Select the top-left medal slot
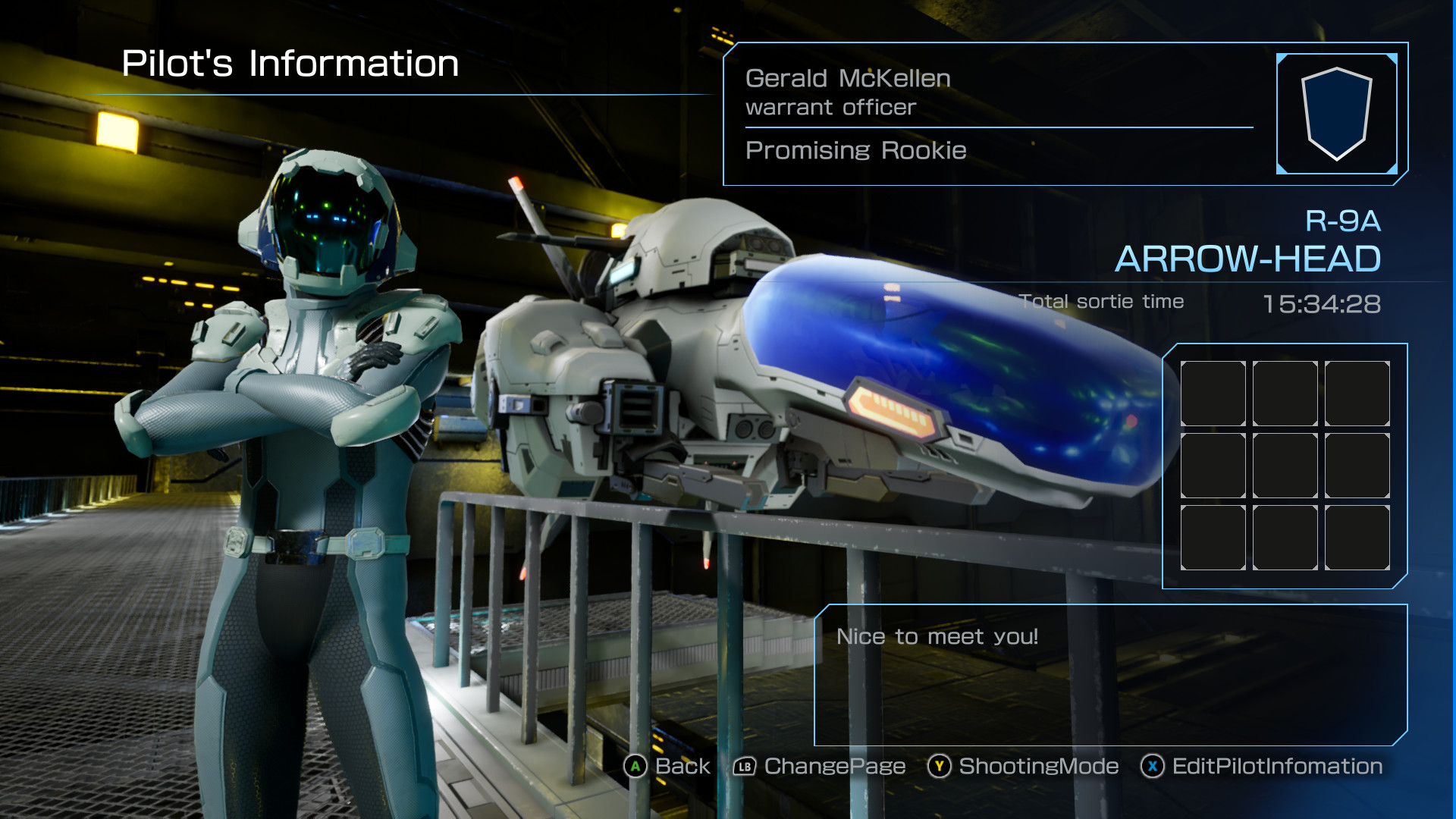Viewport: 1456px width, 819px height. click(x=1212, y=394)
